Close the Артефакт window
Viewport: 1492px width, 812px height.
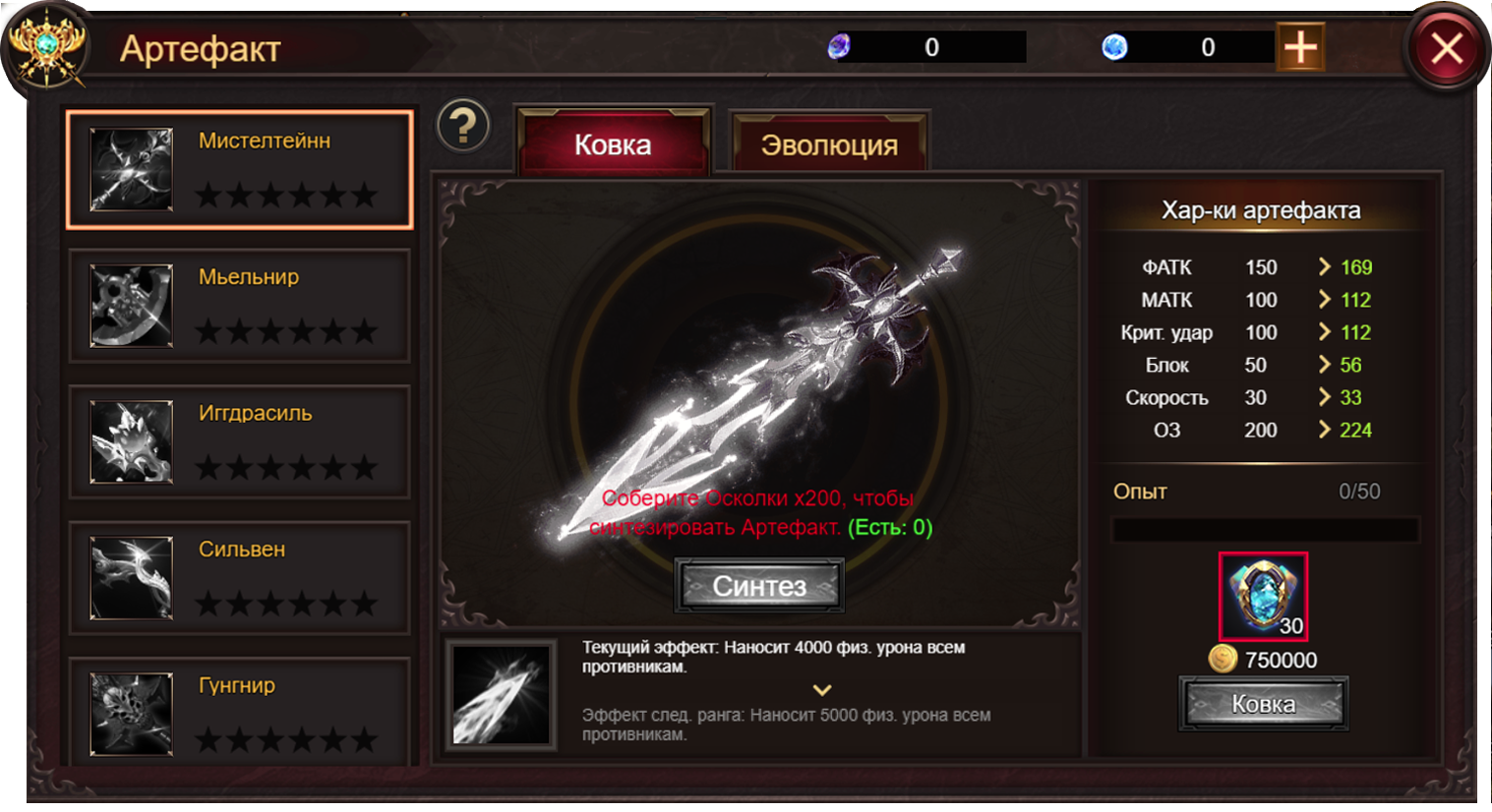tap(1446, 47)
